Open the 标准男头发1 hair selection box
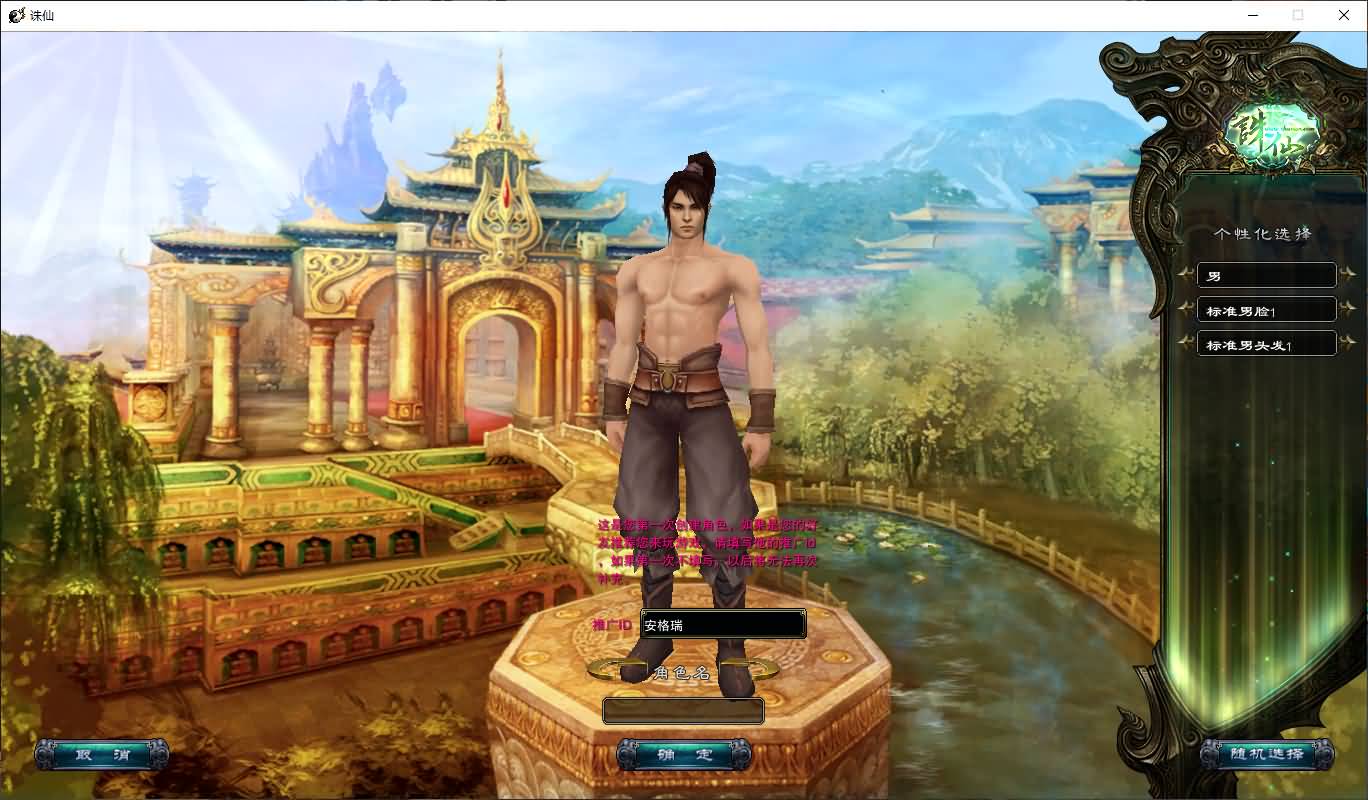1368x800 pixels. (x=1267, y=343)
